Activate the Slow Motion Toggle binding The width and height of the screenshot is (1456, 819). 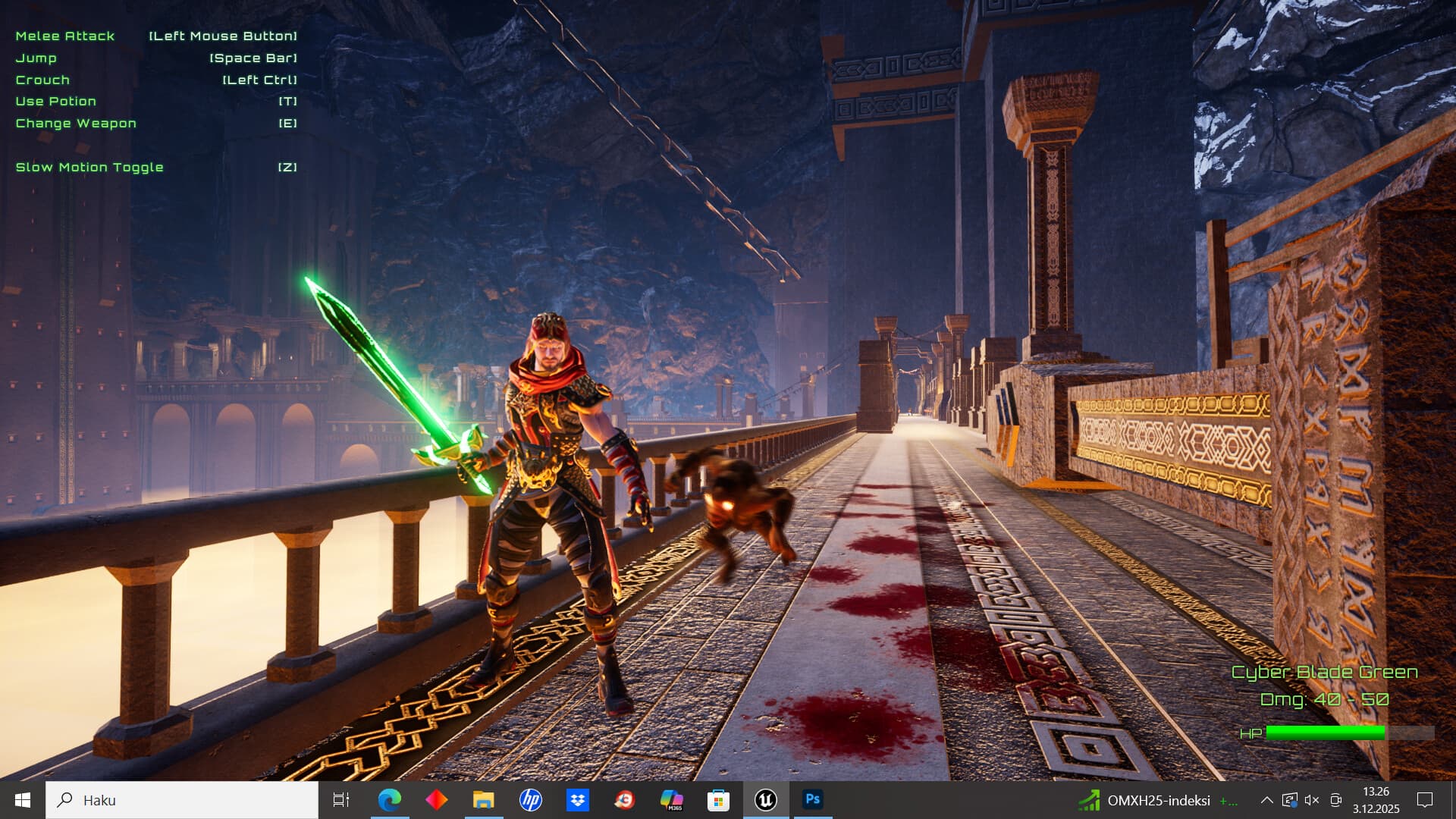pos(89,167)
